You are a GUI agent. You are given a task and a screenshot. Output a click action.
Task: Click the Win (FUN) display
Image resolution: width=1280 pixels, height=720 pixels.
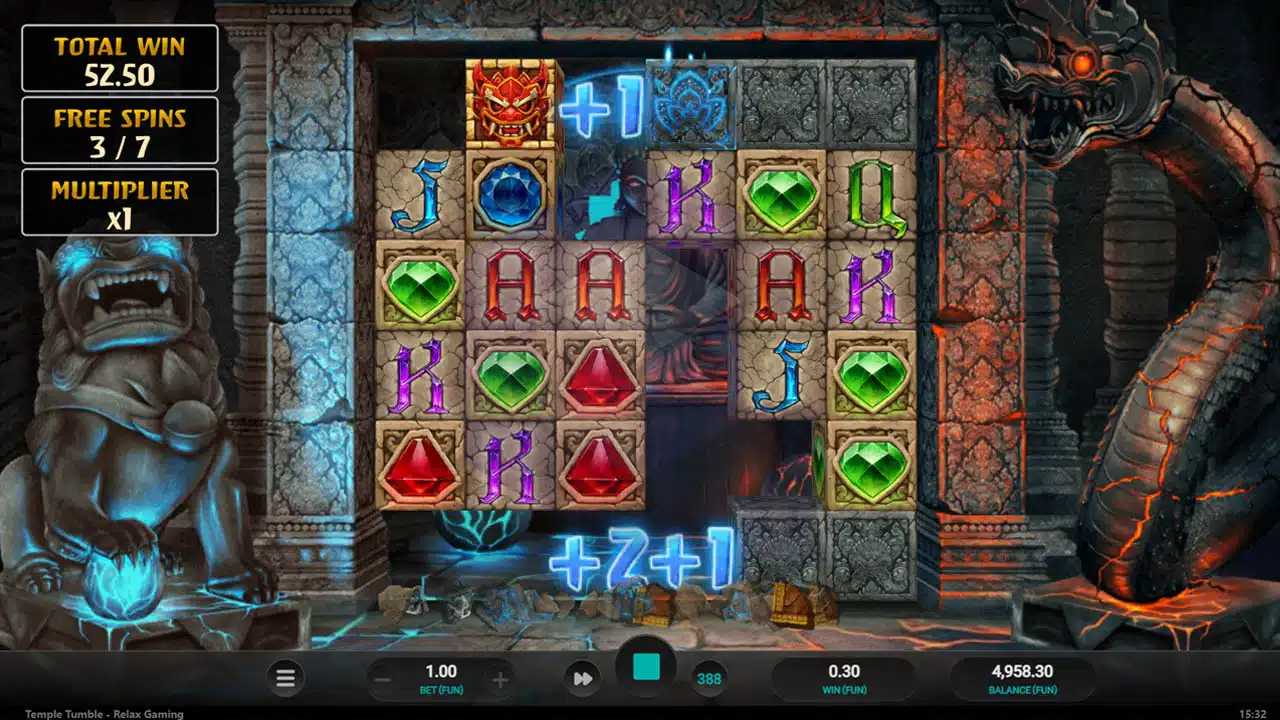pyautogui.click(x=845, y=678)
